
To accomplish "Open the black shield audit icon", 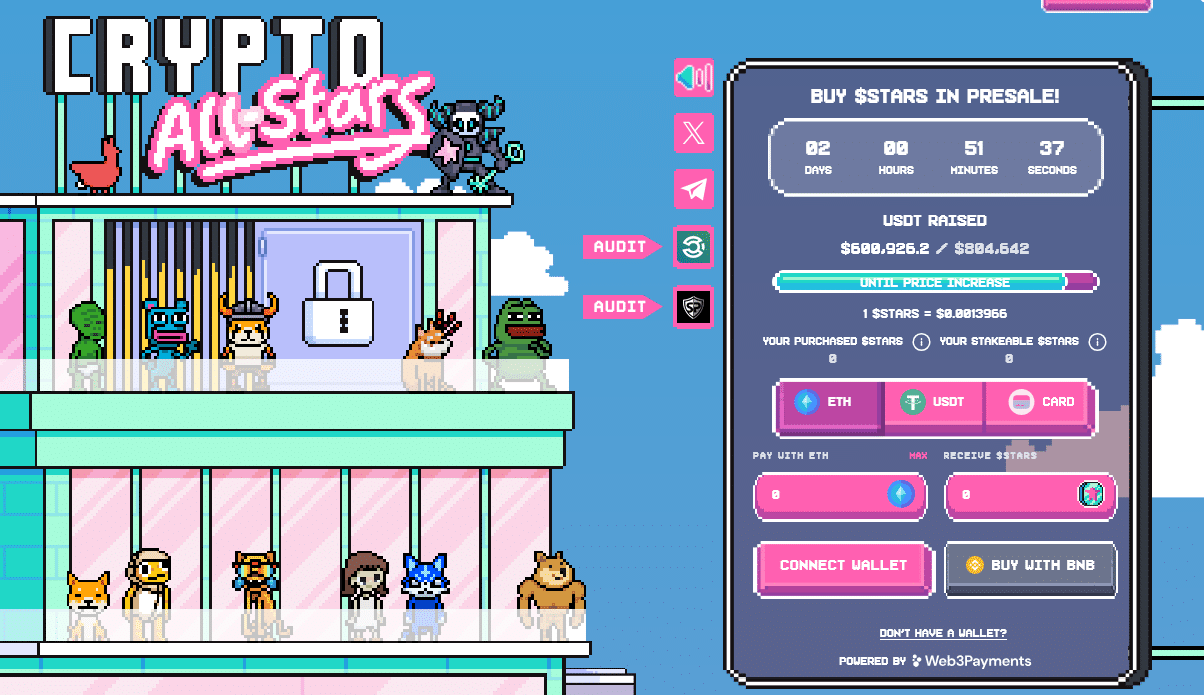I will [693, 307].
